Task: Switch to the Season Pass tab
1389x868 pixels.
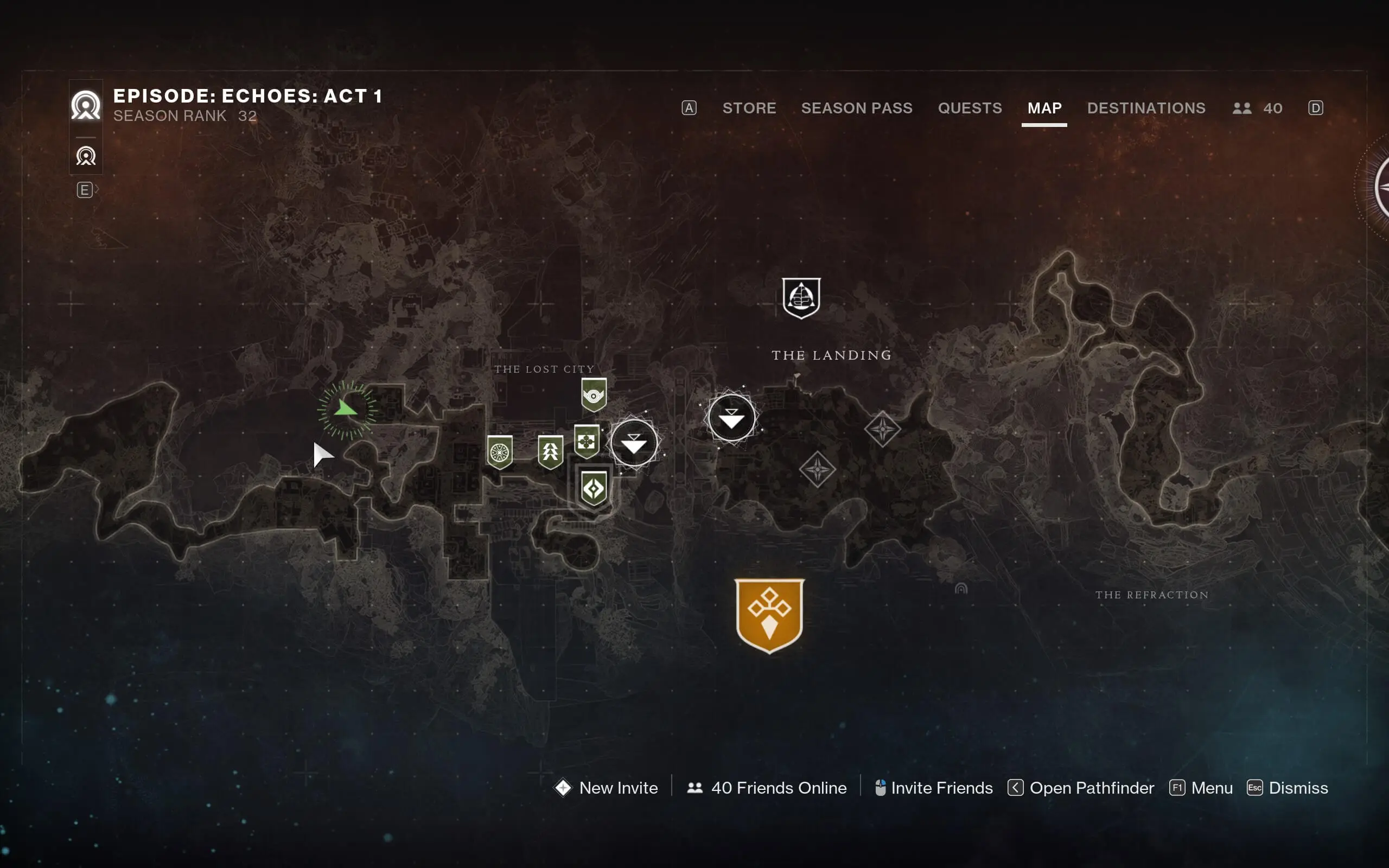Action: point(857,108)
